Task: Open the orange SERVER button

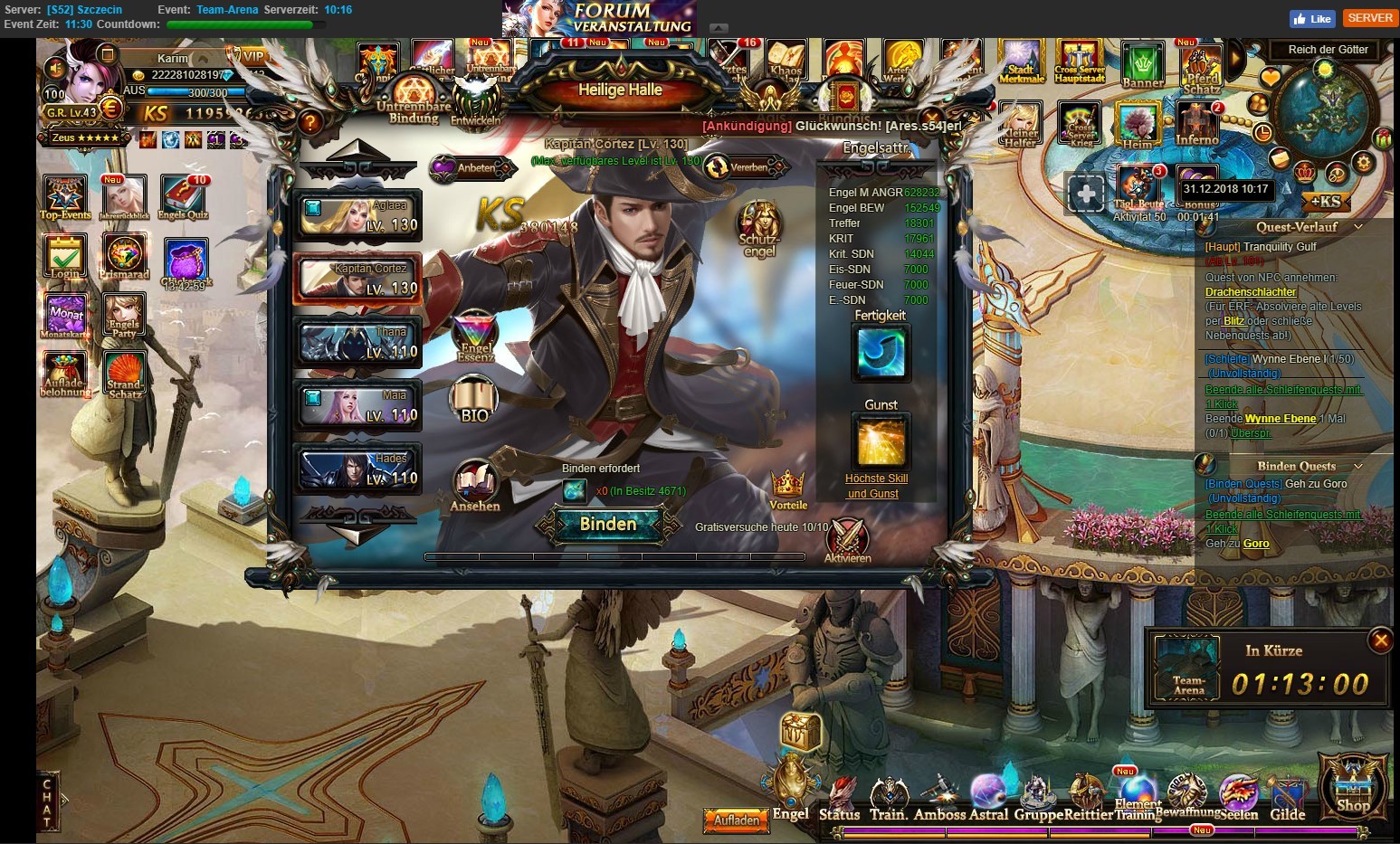Action: click(x=1369, y=18)
